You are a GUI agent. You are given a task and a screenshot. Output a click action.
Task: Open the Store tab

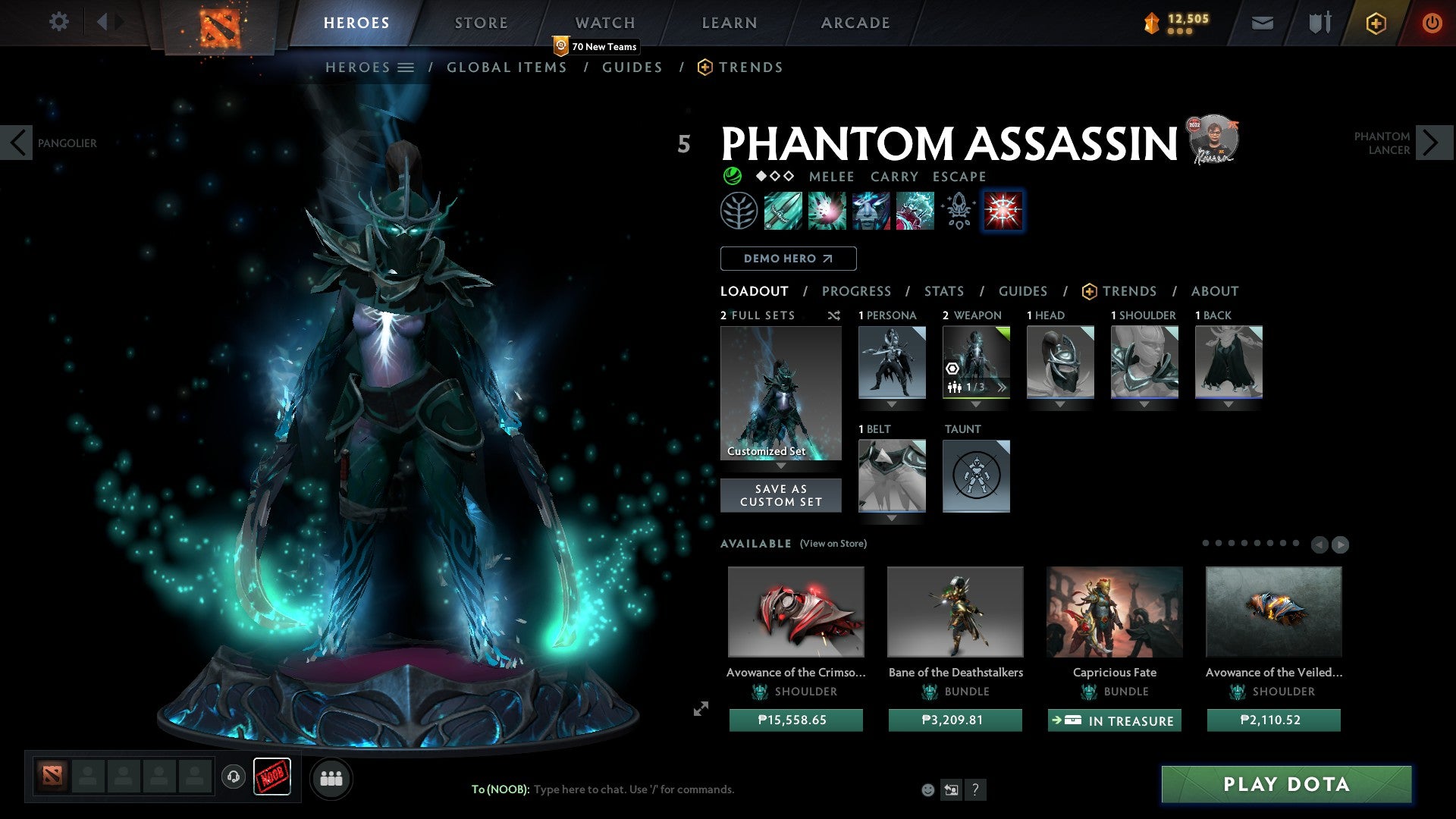pos(481,23)
